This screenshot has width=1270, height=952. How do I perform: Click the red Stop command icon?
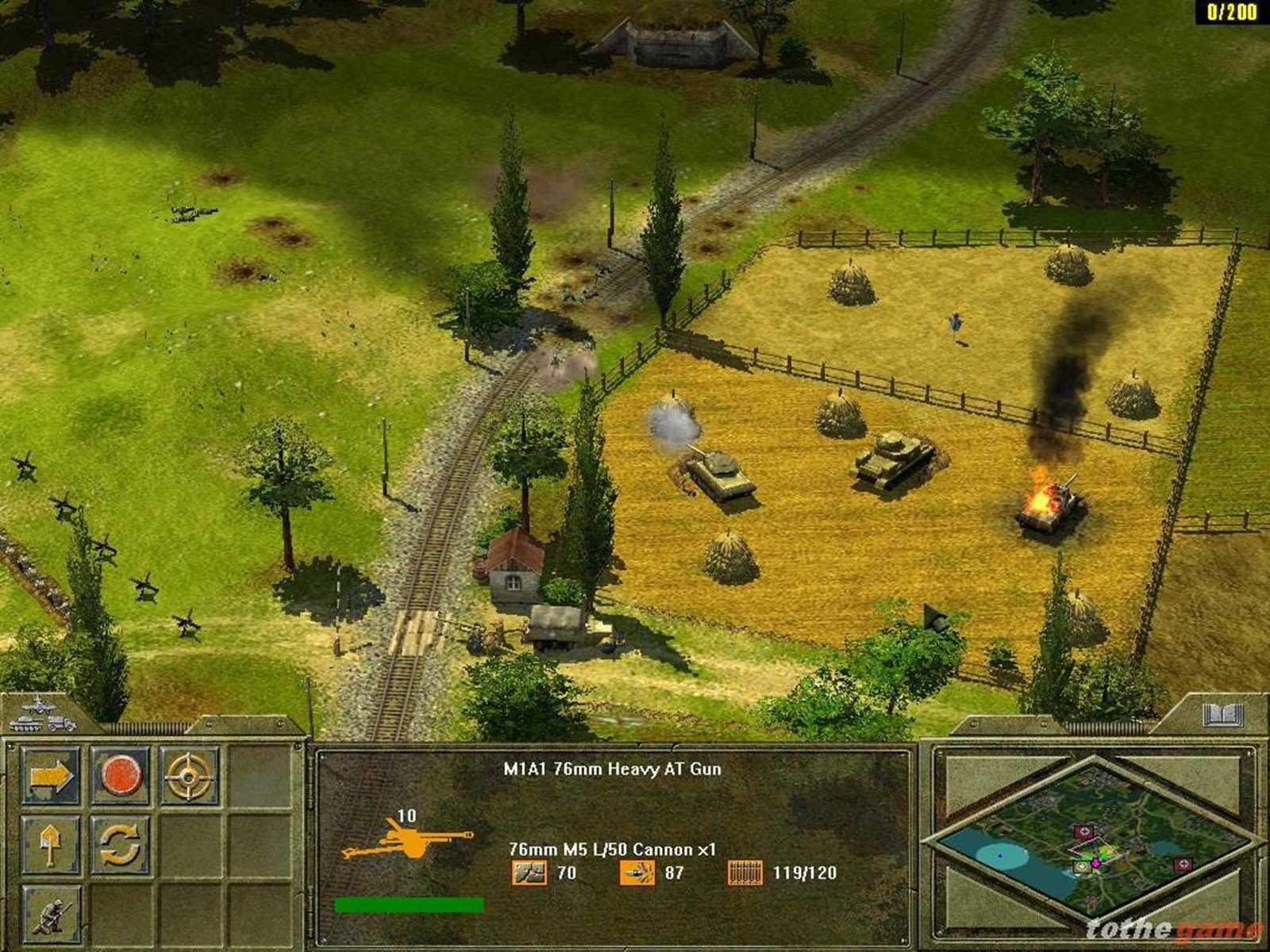[x=121, y=775]
